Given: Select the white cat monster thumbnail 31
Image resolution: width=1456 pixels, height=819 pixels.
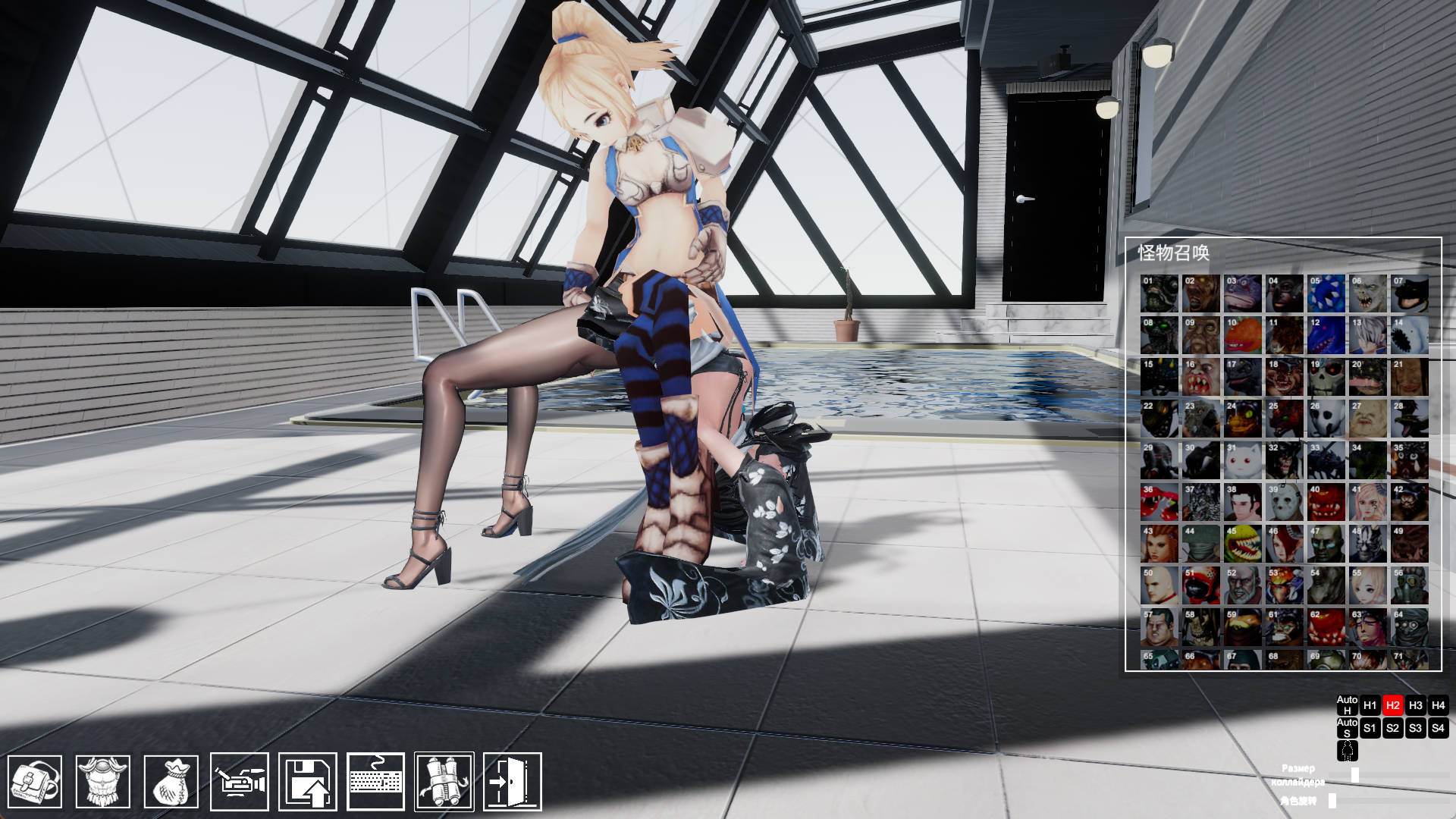Looking at the screenshot, I should pos(1241,461).
